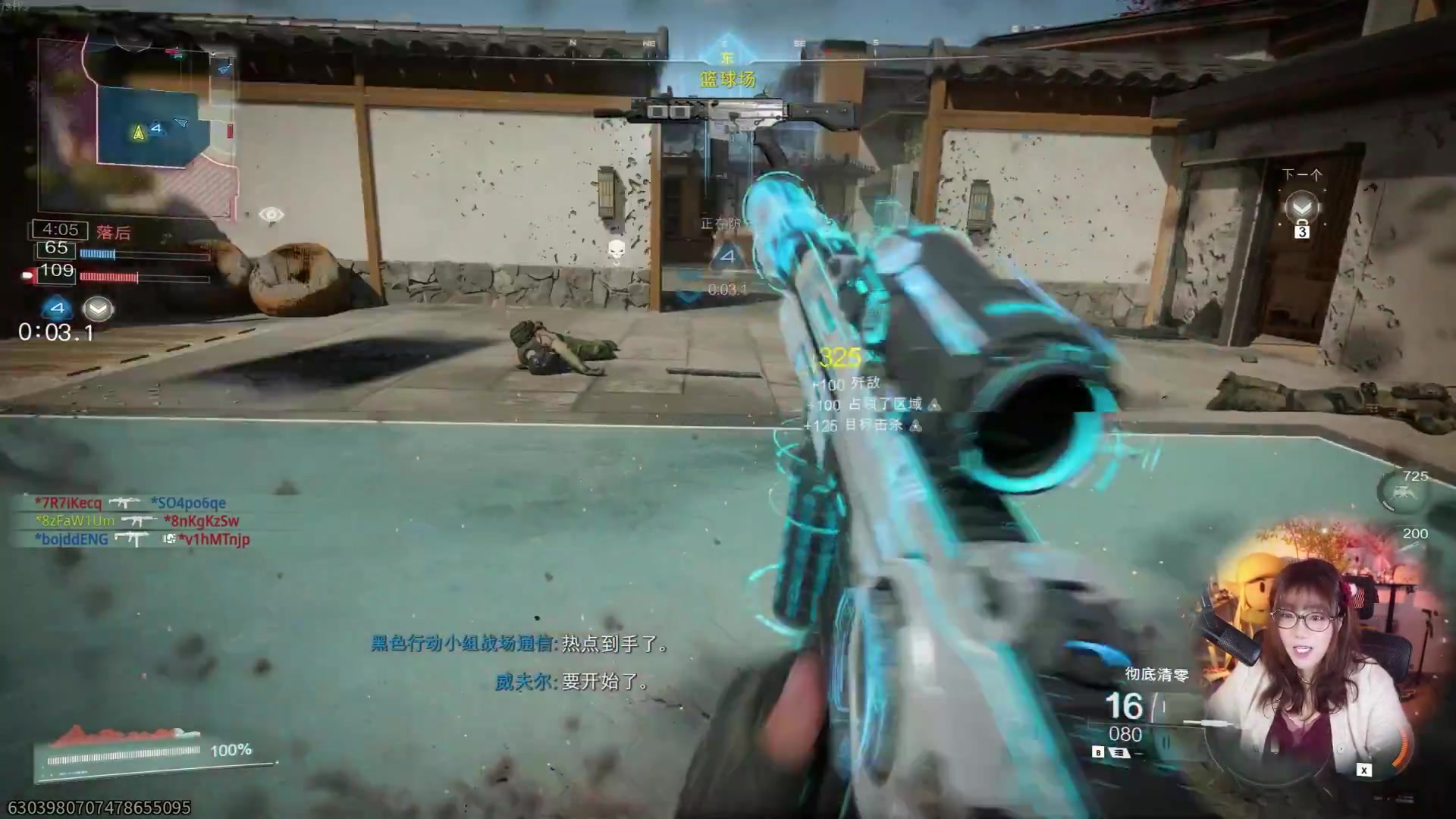1456x819 pixels.
Task: Click the grey chevron icon beside the hardpoint icon
Action: click(98, 309)
